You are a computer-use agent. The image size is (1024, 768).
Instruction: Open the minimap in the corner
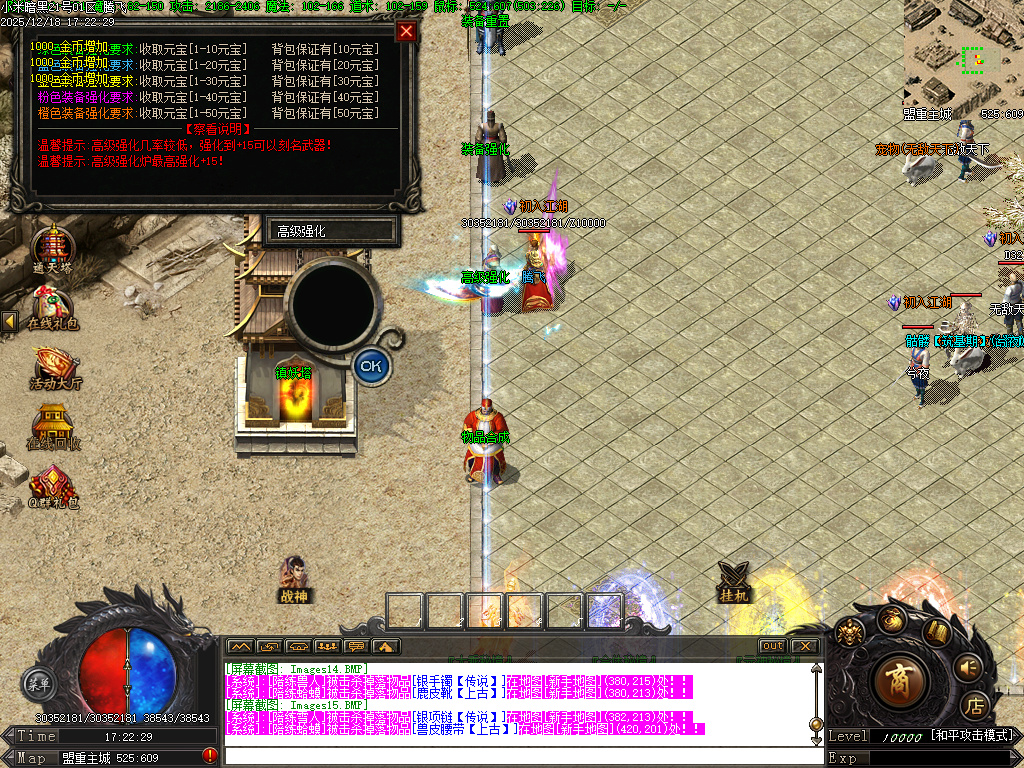(963, 54)
